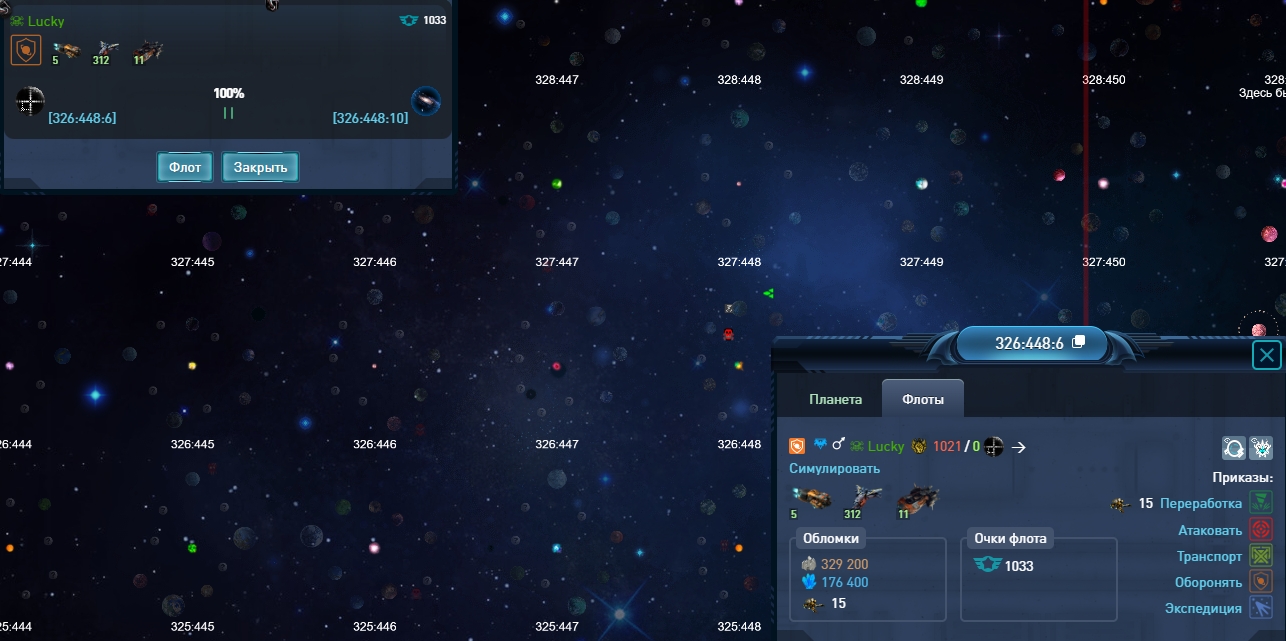The width and height of the screenshot is (1286, 641).
Task: Follow the destination coordinates link [326:448:10]
Action: (x=370, y=118)
